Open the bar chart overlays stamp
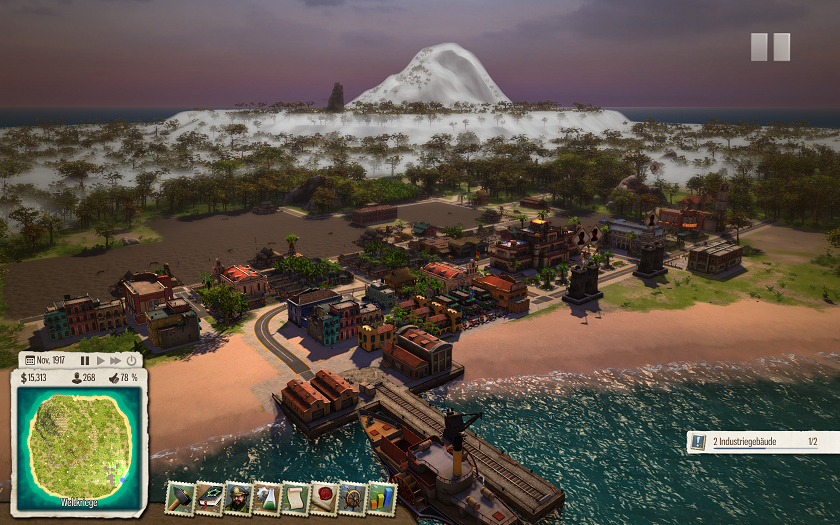 [x=382, y=497]
